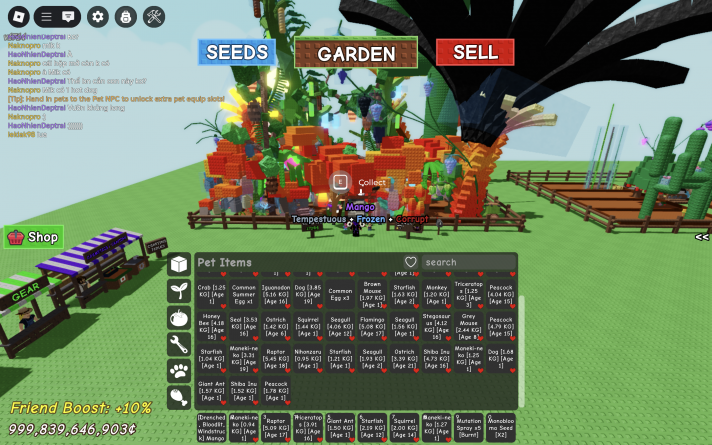Switch to the seedling category tab

(179, 291)
